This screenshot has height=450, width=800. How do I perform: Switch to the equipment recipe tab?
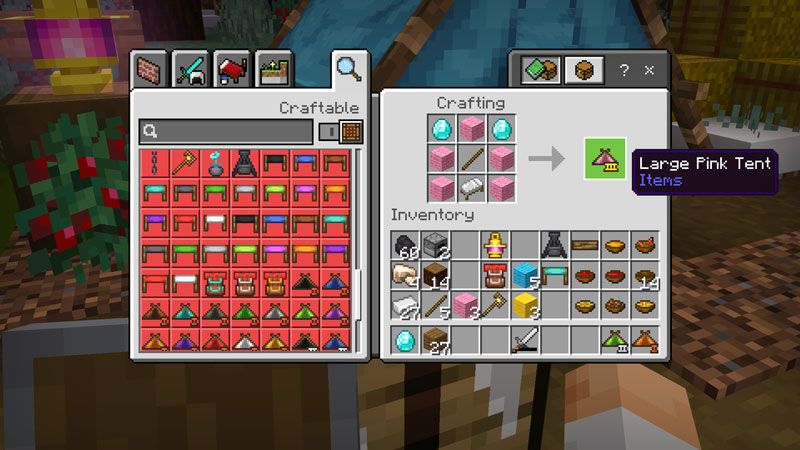coord(191,70)
